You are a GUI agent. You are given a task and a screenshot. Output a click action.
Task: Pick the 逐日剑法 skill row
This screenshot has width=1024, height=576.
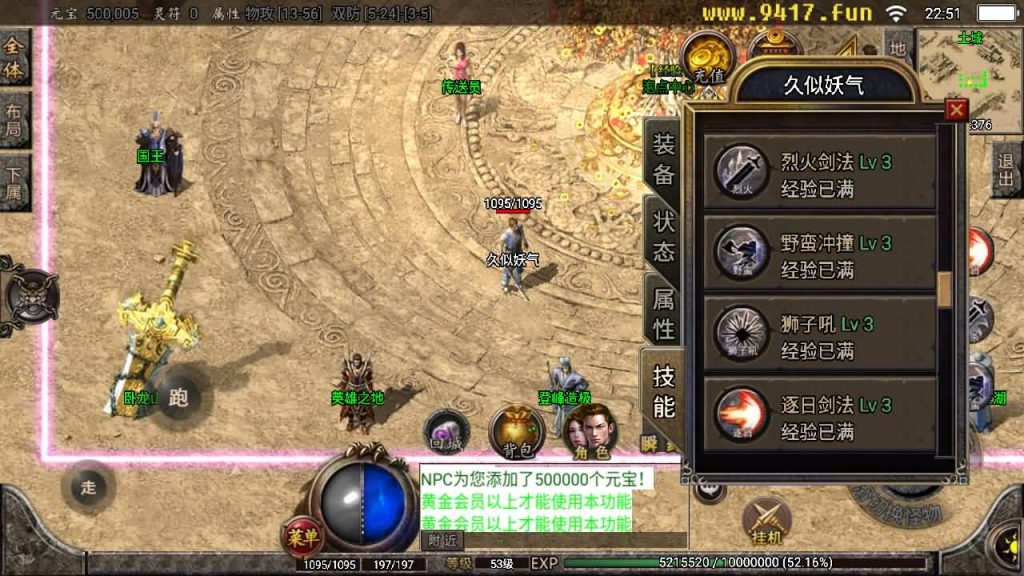[819, 418]
